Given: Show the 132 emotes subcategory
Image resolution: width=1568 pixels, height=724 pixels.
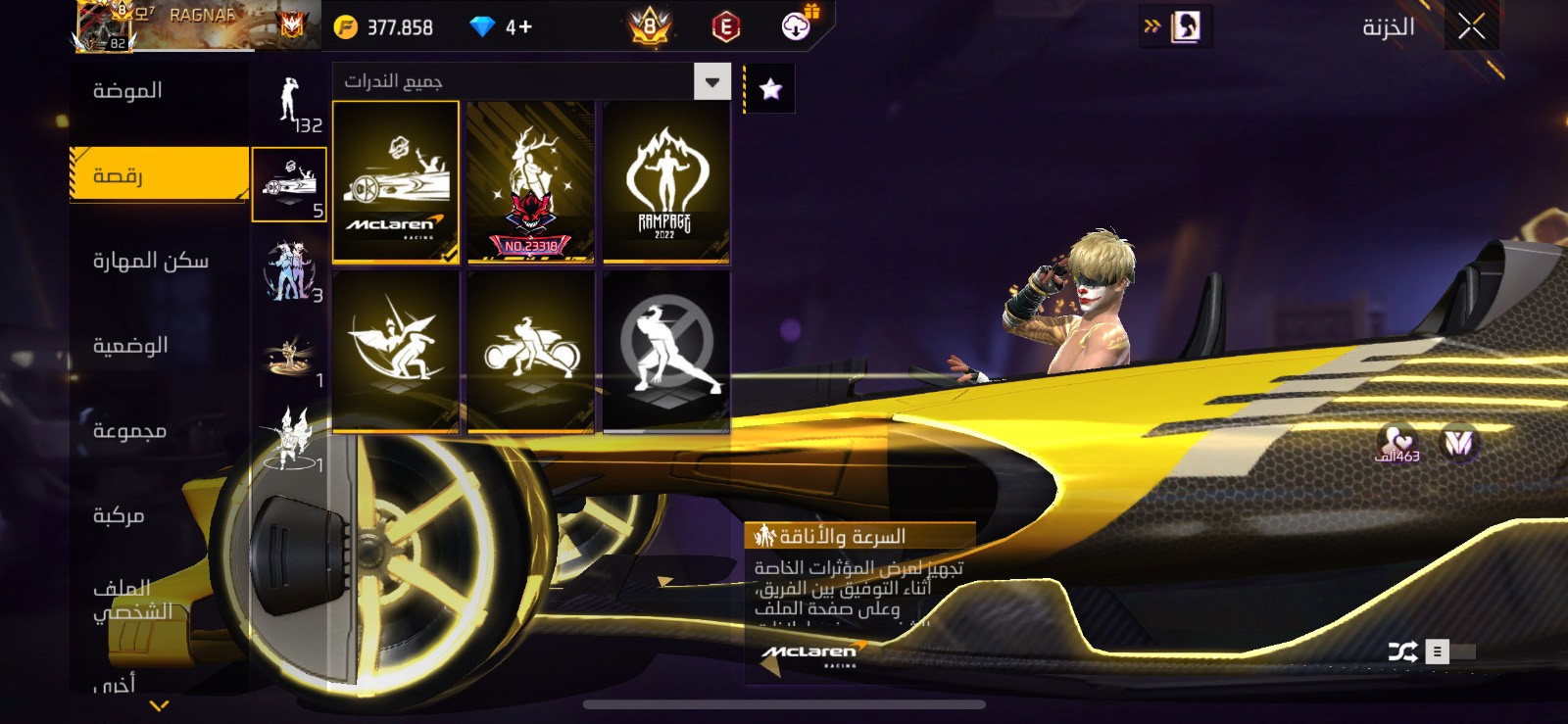Looking at the screenshot, I should tap(290, 104).
